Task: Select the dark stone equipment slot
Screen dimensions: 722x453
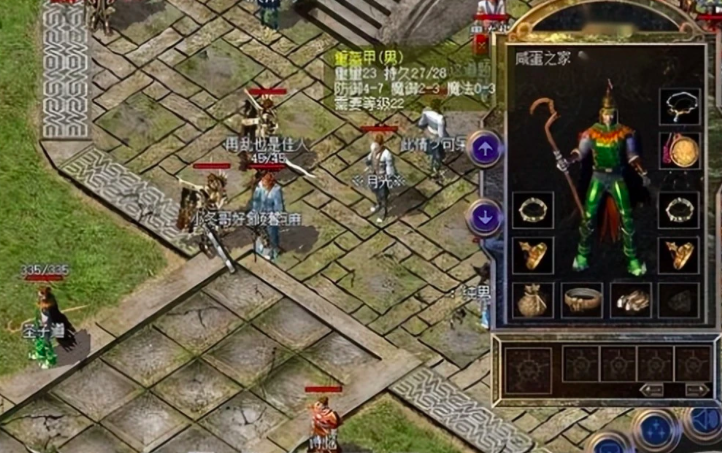Action: [x=679, y=299]
